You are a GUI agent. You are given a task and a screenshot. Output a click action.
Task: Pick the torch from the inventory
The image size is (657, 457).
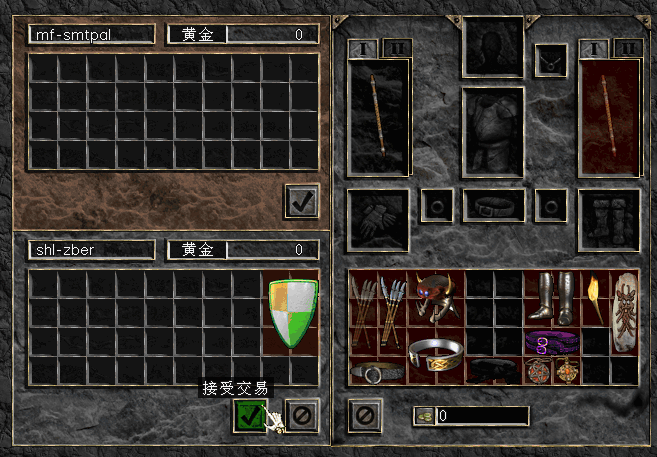(595, 299)
